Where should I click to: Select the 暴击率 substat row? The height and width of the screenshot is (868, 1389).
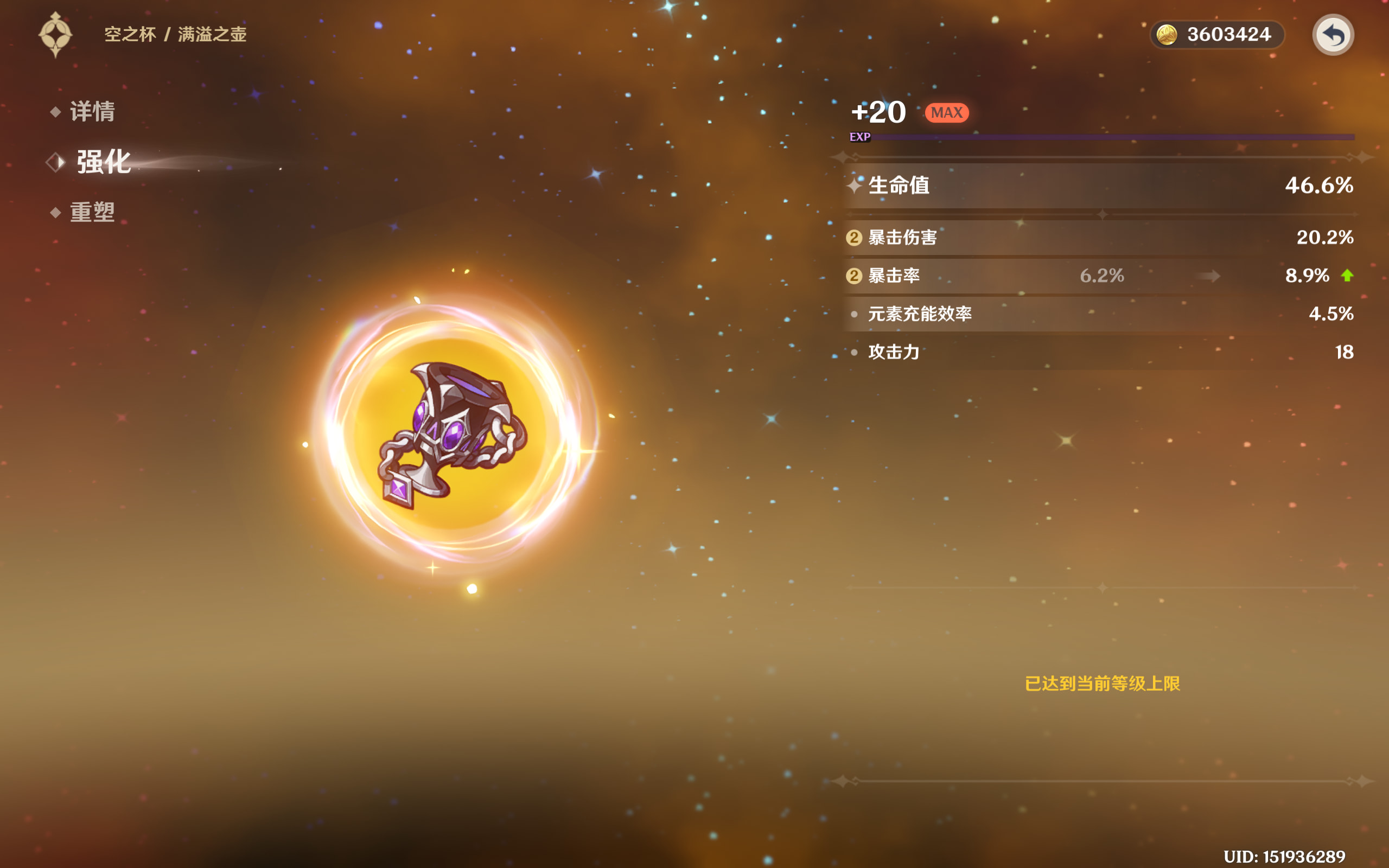[1099, 276]
